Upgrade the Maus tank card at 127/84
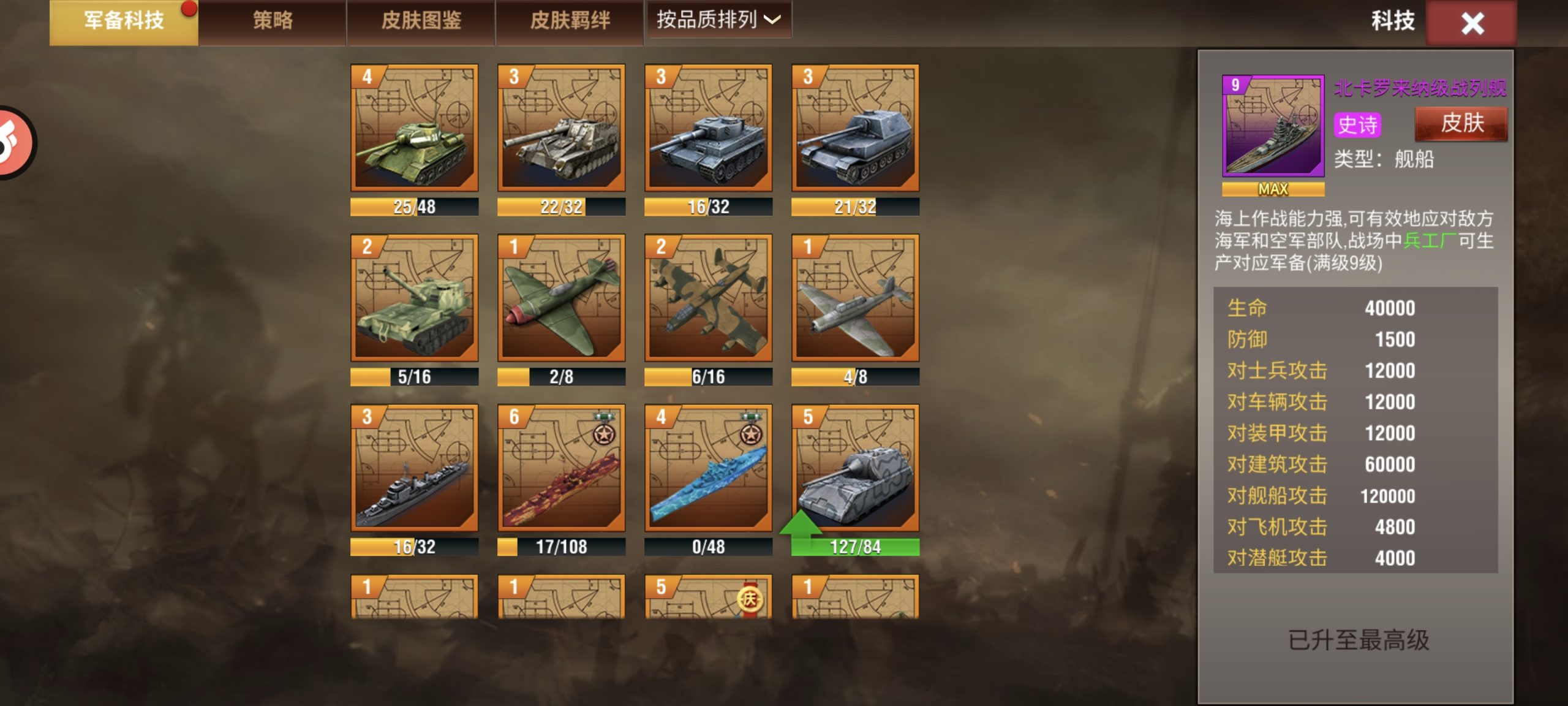The width and height of the screenshot is (1568, 706). point(855,468)
